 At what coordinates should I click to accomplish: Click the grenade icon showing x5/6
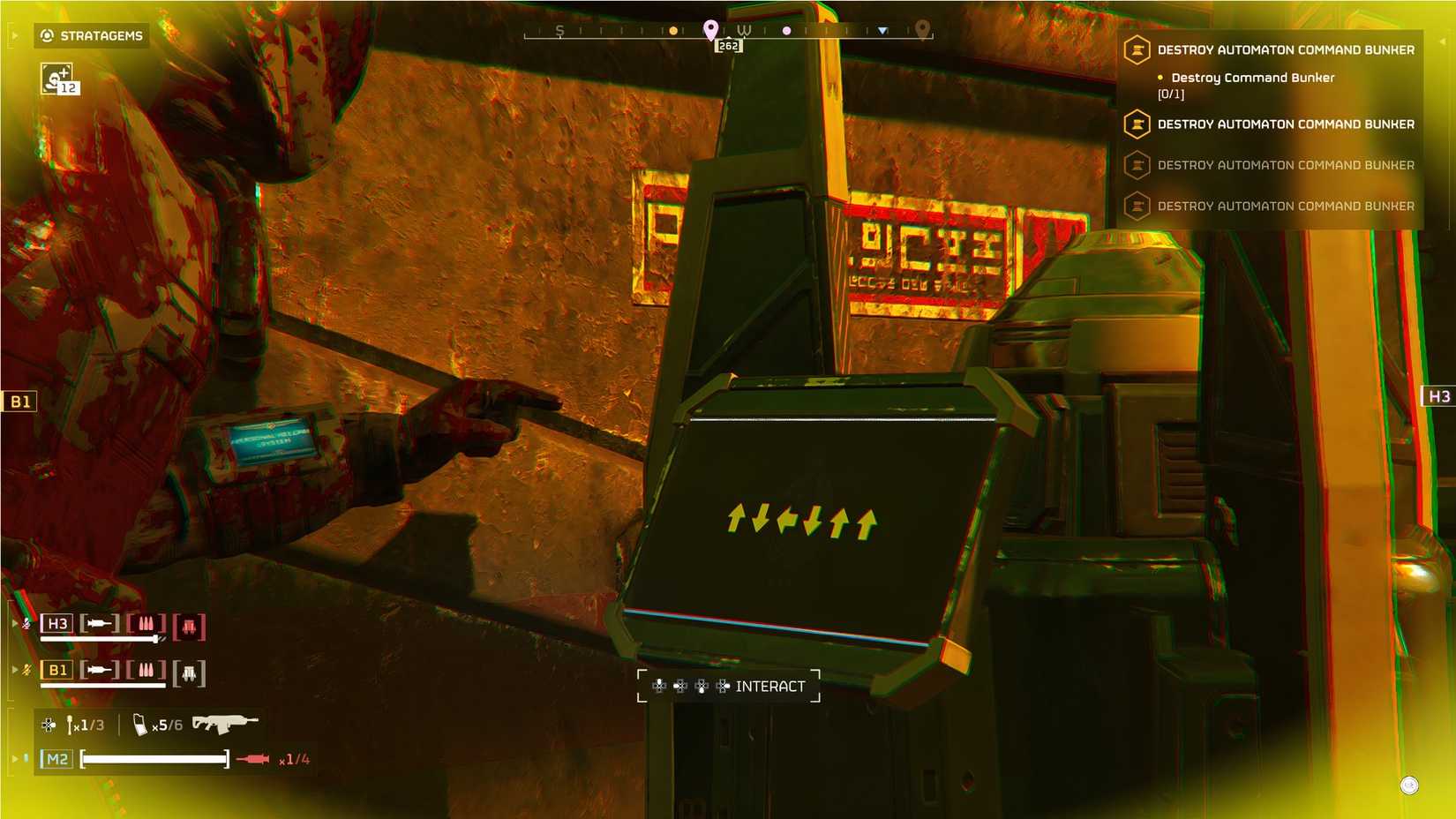click(140, 724)
